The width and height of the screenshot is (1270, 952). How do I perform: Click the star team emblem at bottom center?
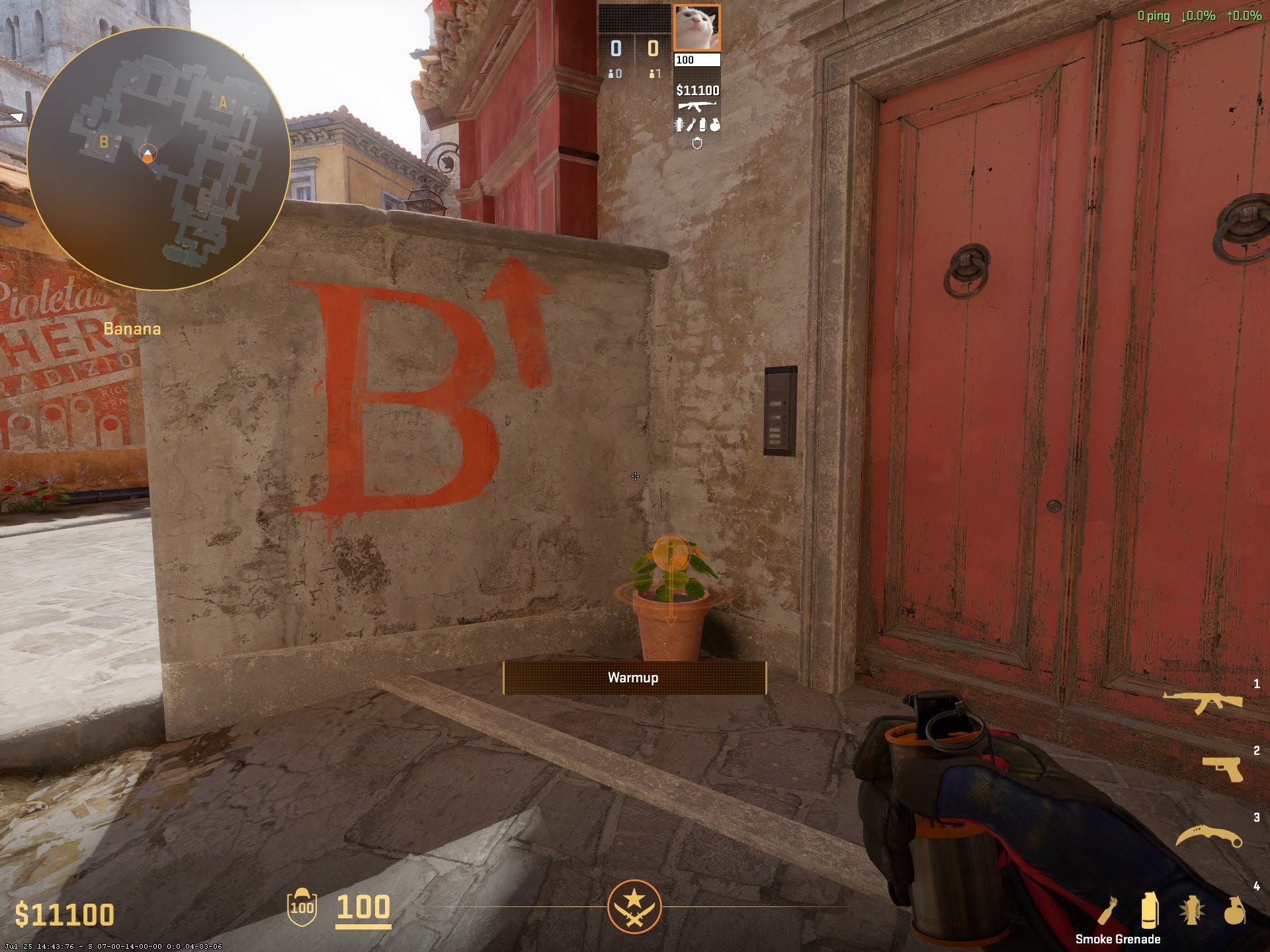pyautogui.click(x=634, y=906)
